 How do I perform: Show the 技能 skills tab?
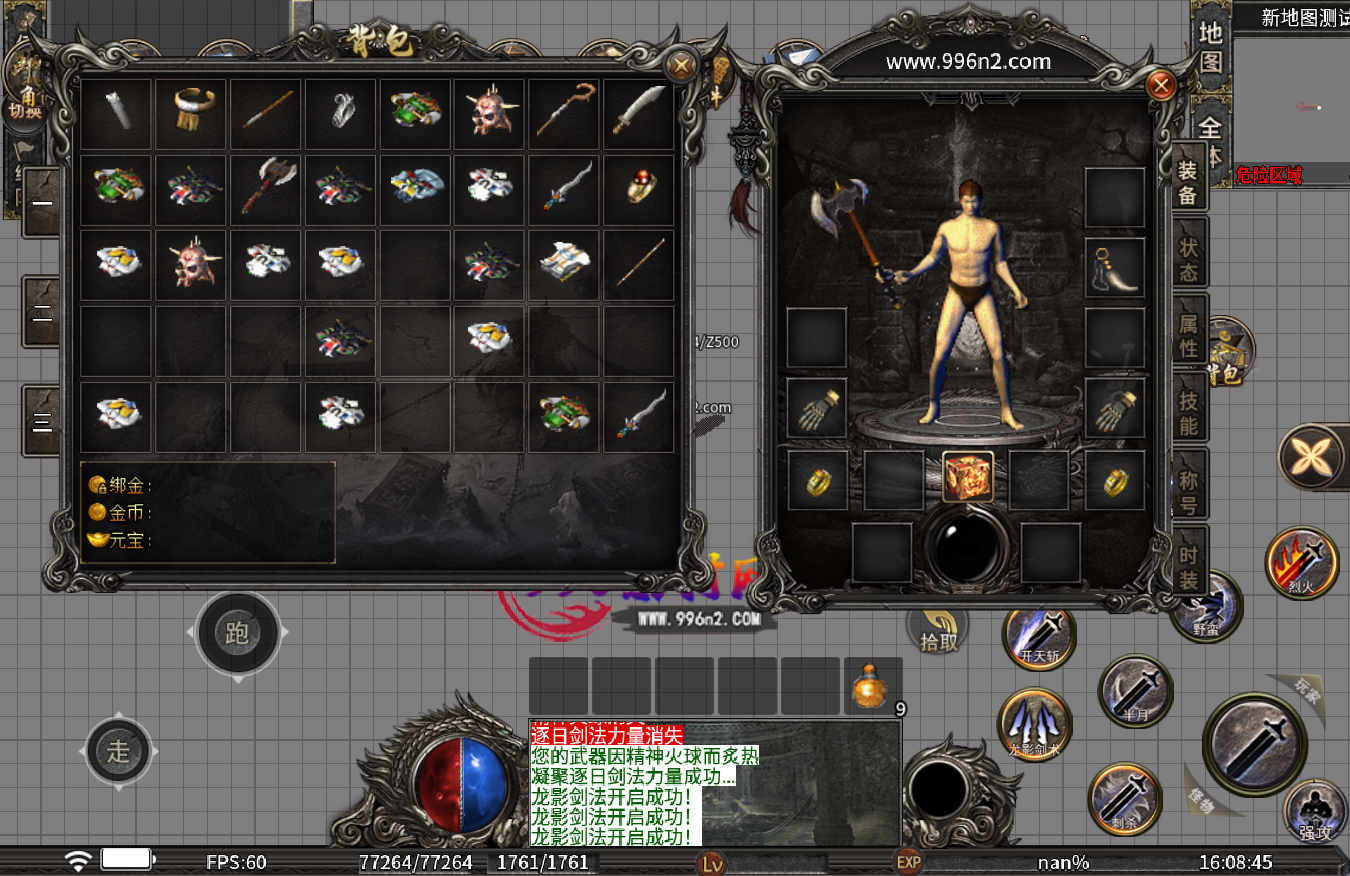(1188, 411)
